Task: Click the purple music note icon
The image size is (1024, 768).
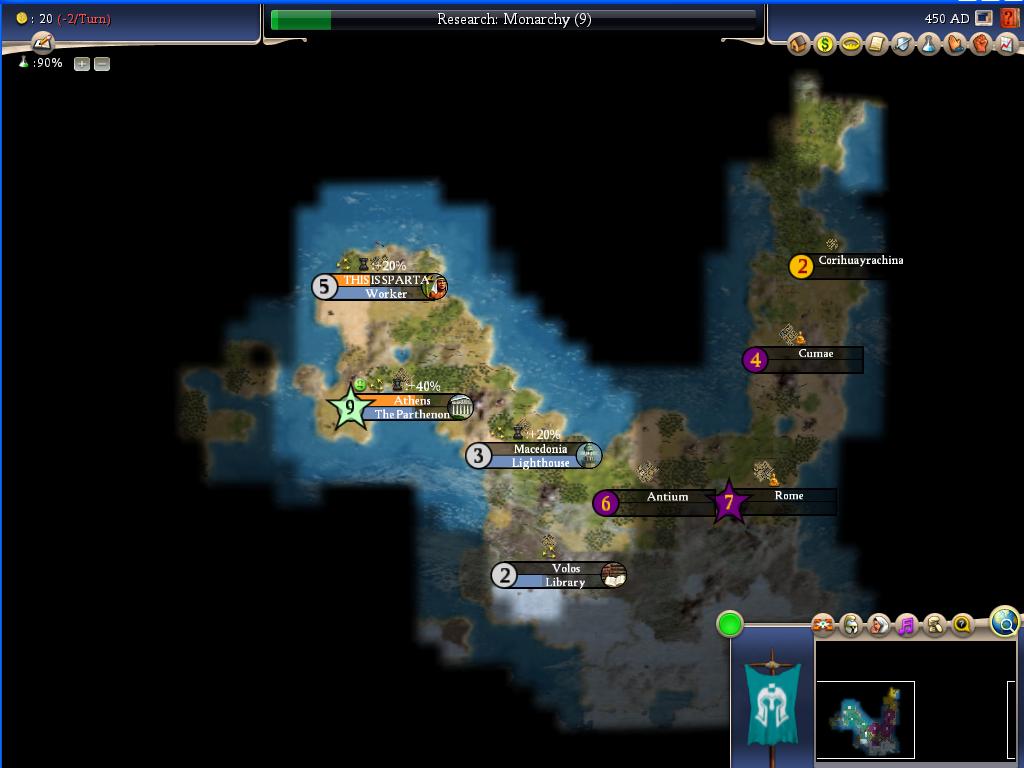Action: pos(906,626)
